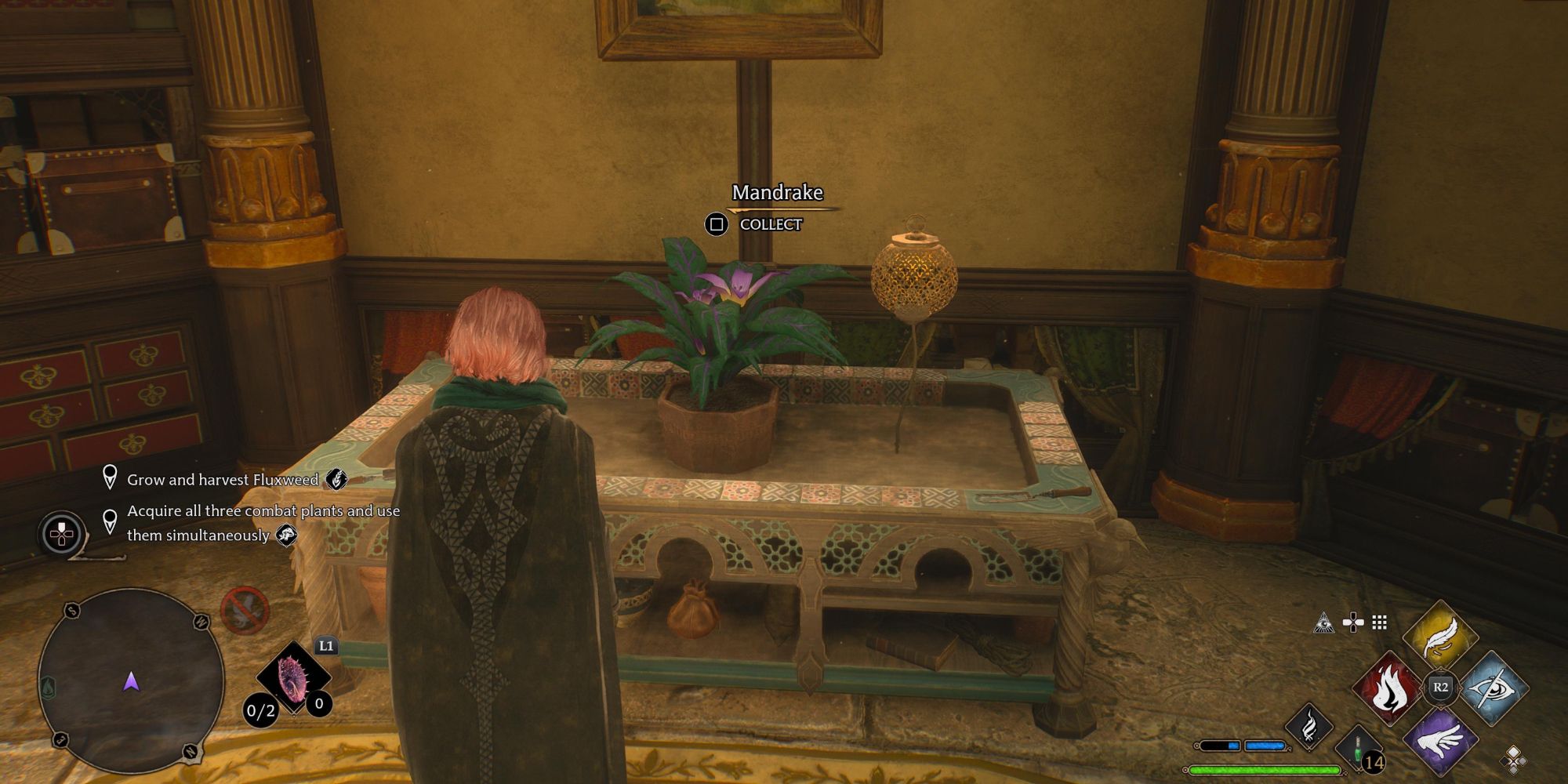Open the R2 spell set selector

click(x=1439, y=686)
